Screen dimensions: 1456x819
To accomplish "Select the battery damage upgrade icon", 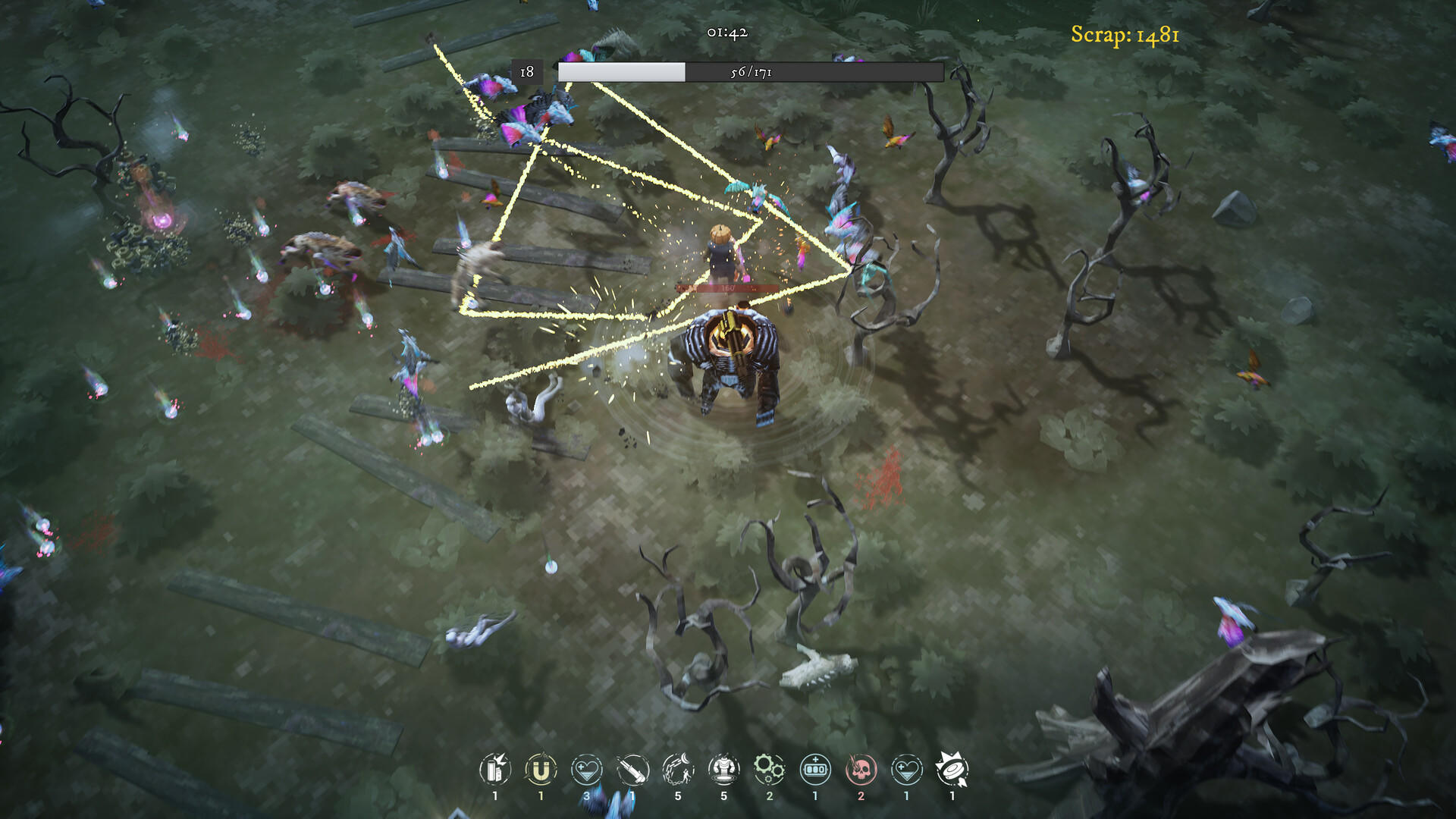I will pyautogui.click(x=494, y=770).
